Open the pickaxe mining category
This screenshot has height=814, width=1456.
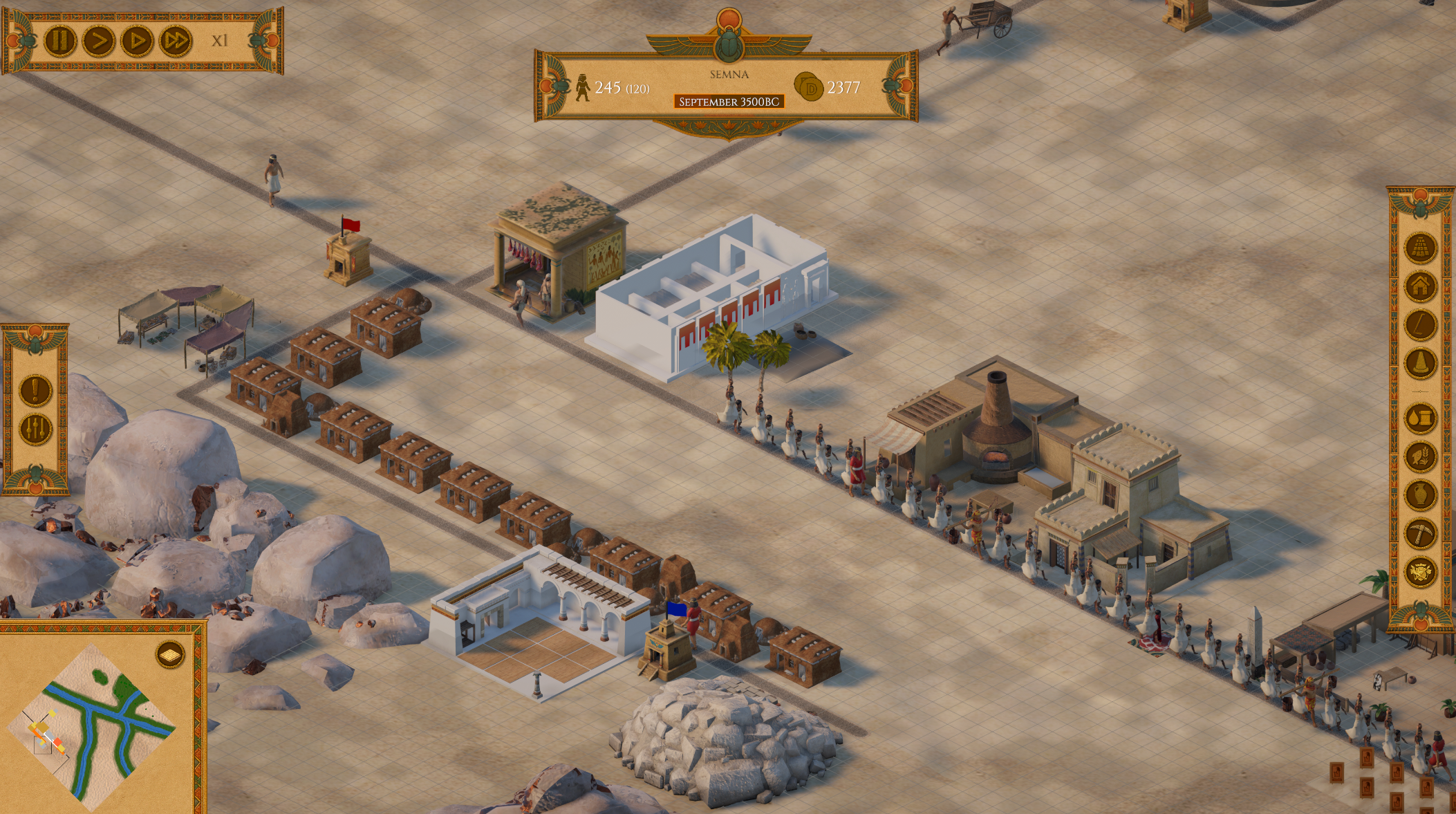coord(1421,534)
